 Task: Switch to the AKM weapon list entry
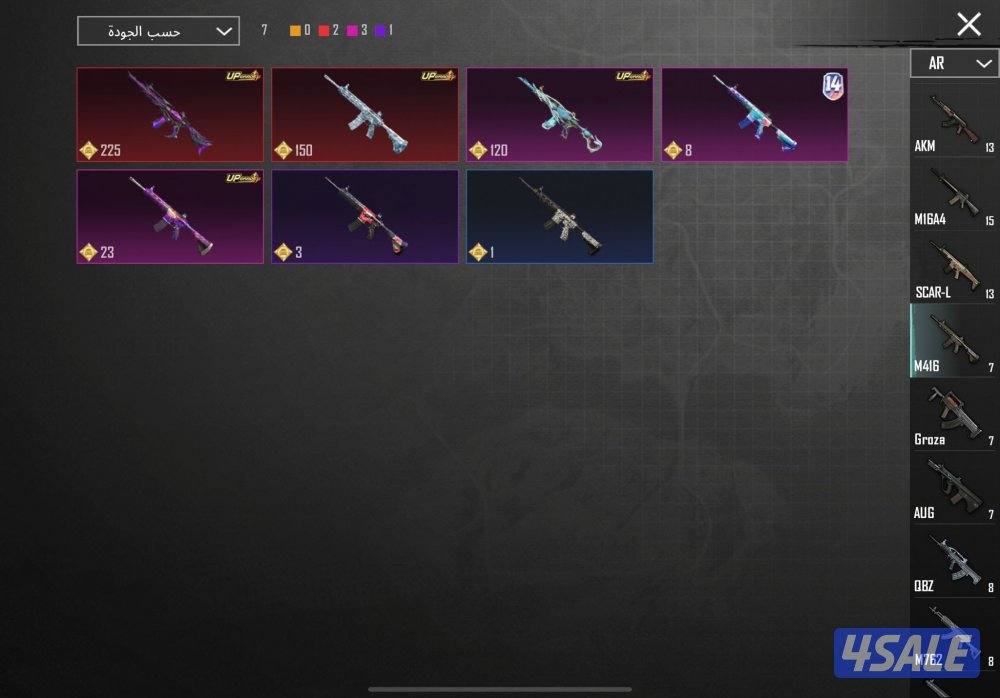coord(953,122)
